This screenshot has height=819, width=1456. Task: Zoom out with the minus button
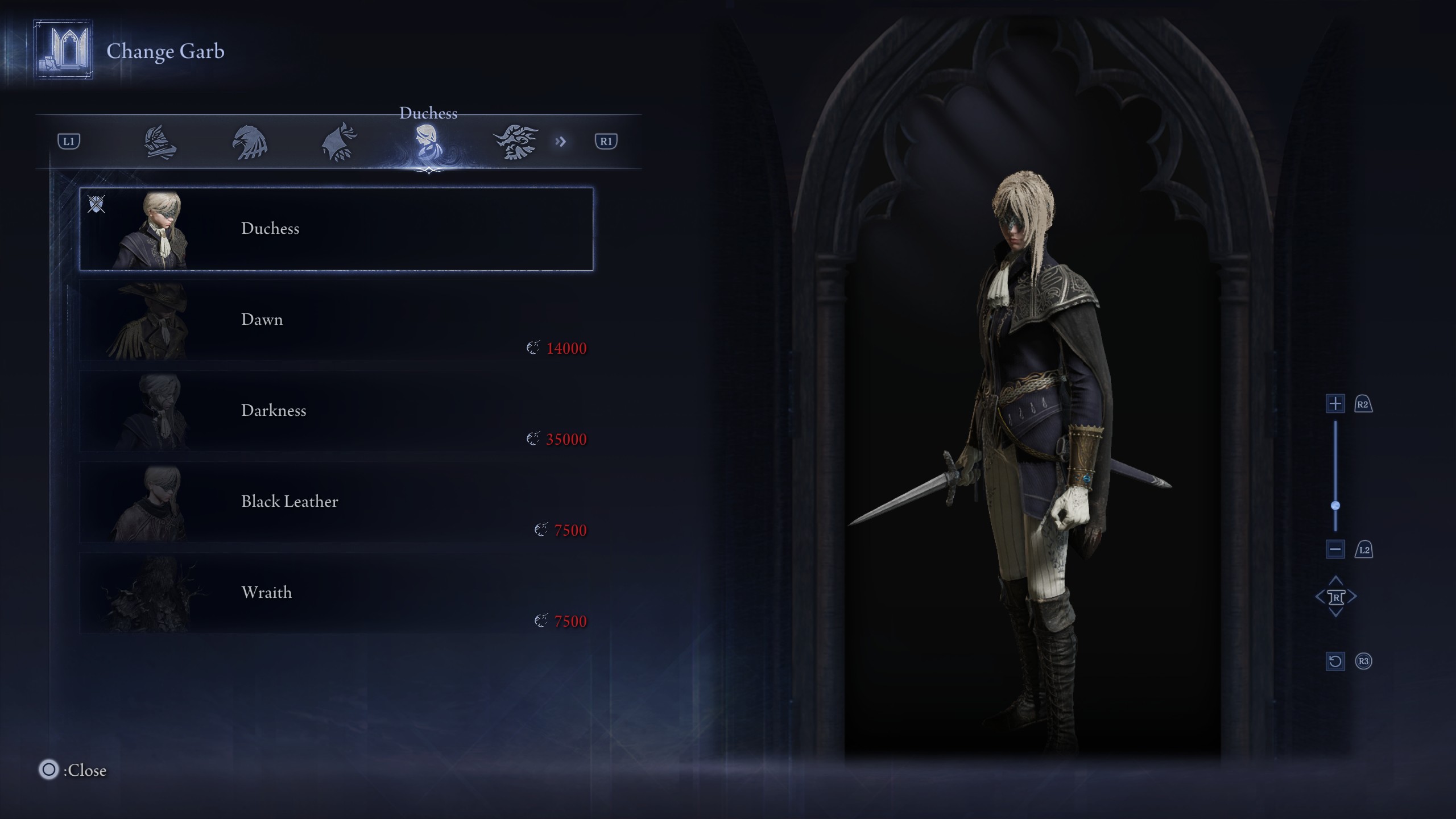1335,549
